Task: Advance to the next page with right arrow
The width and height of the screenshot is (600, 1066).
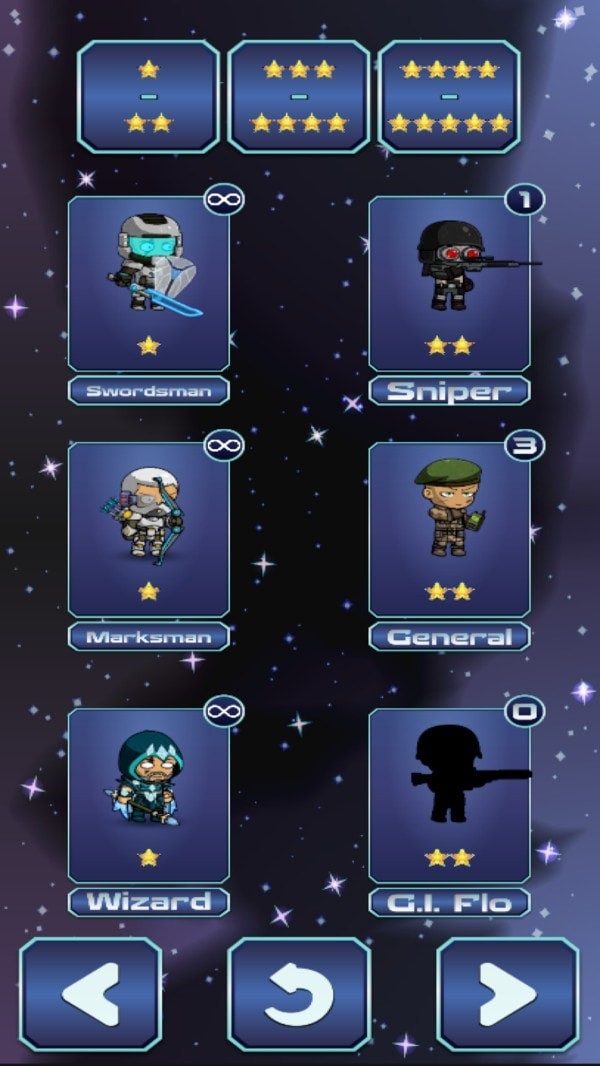Action: [508, 994]
